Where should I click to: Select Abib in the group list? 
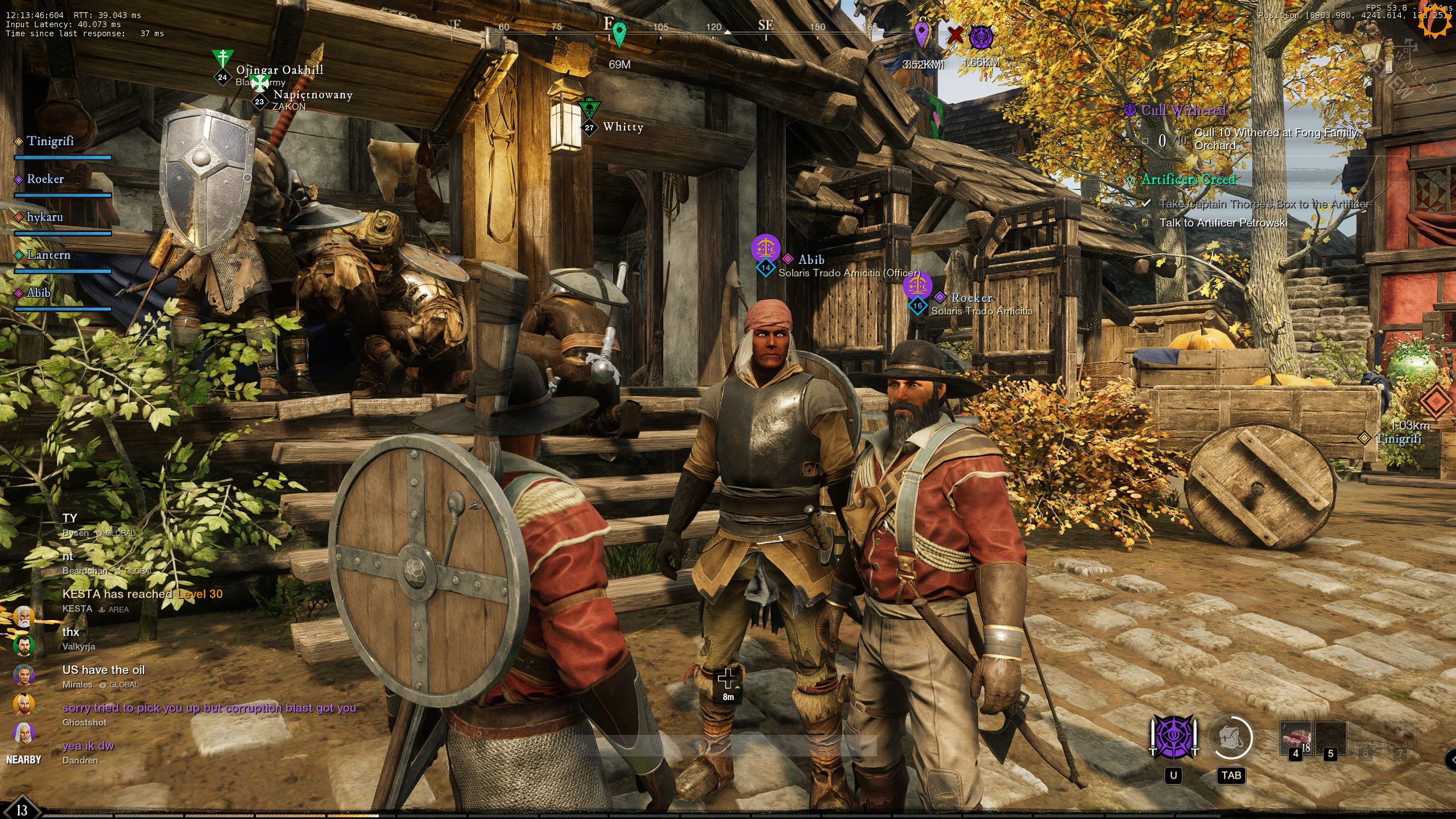coord(38,293)
